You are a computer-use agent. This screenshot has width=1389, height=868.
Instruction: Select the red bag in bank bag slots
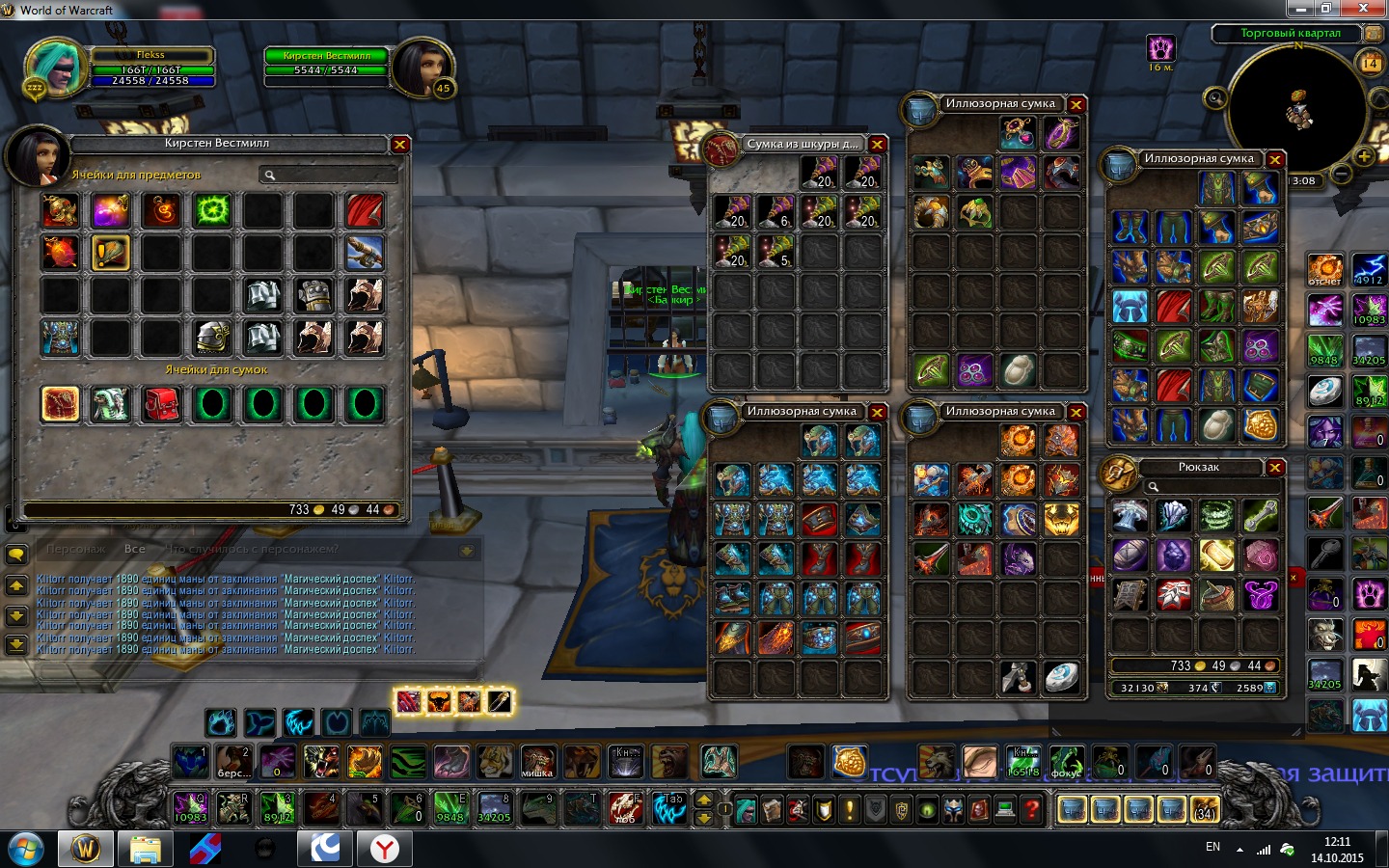tap(161, 404)
